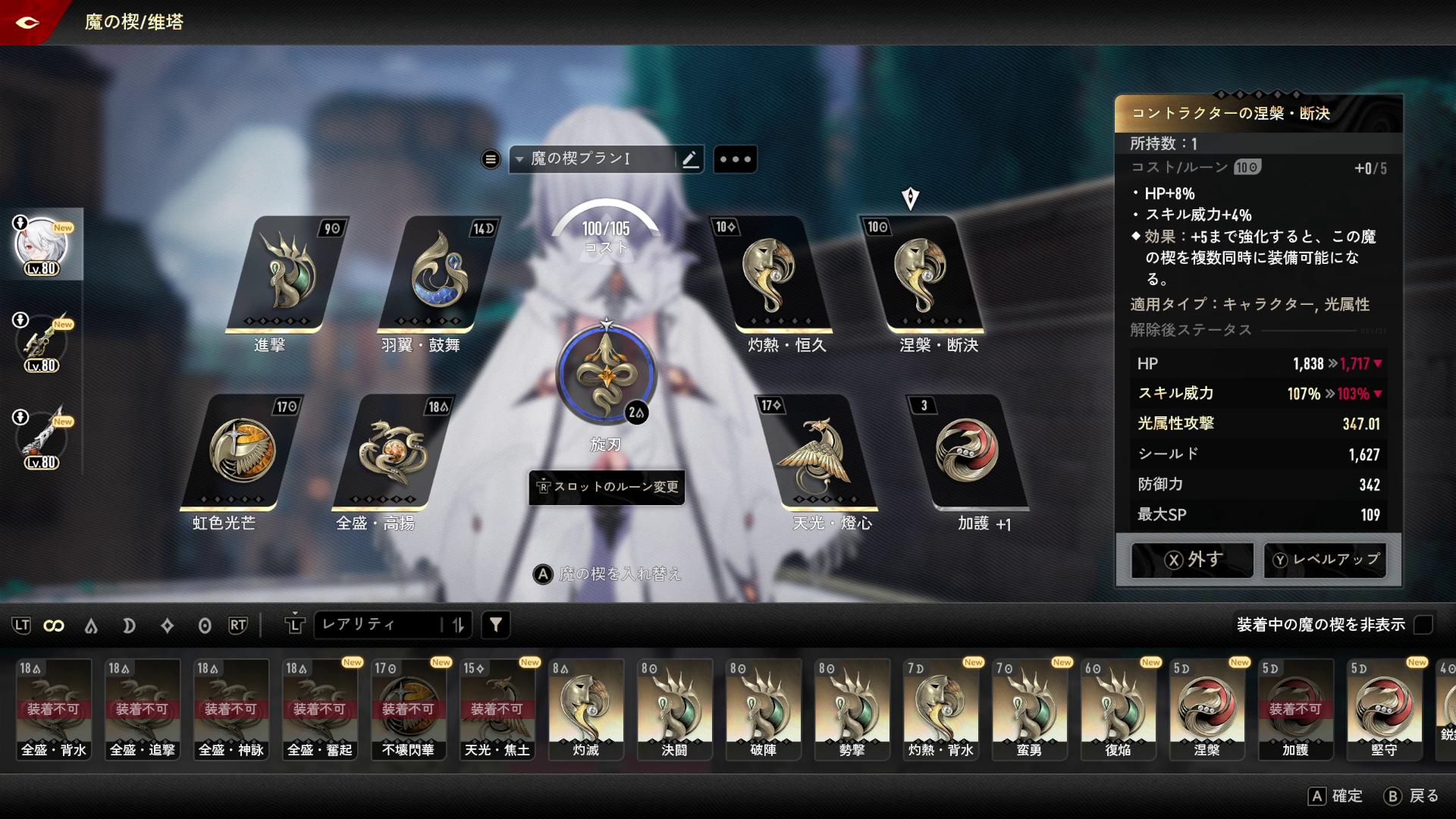Open the three-dot options menu
This screenshot has height=819, width=1456.
point(735,159)
